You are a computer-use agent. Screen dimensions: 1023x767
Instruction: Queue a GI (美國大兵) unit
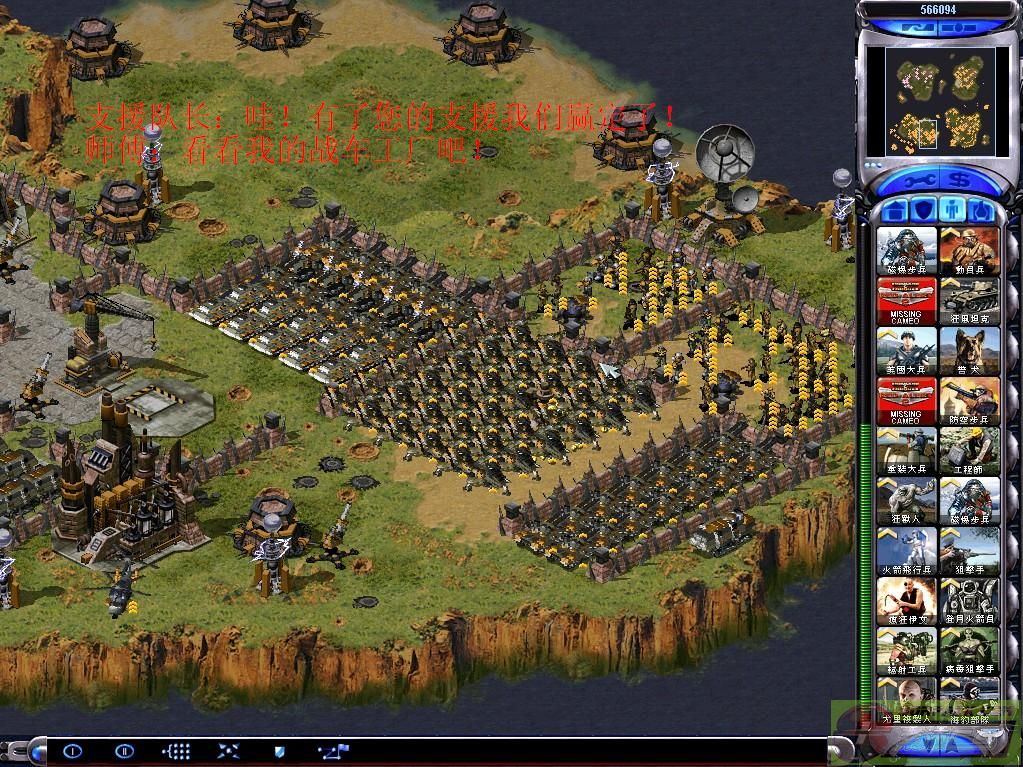pos(907,351)
